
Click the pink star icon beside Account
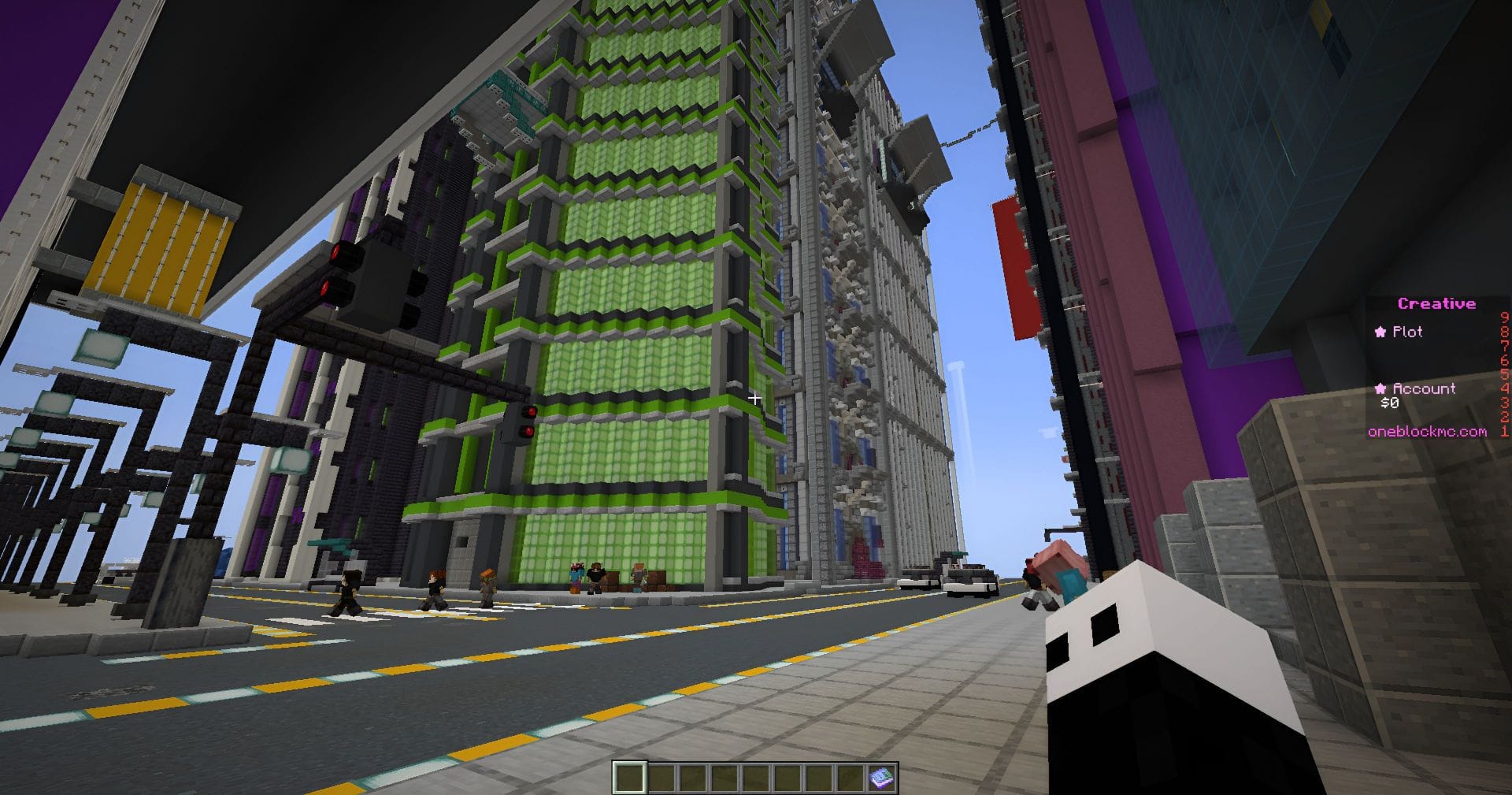(x=1381, y=388)
